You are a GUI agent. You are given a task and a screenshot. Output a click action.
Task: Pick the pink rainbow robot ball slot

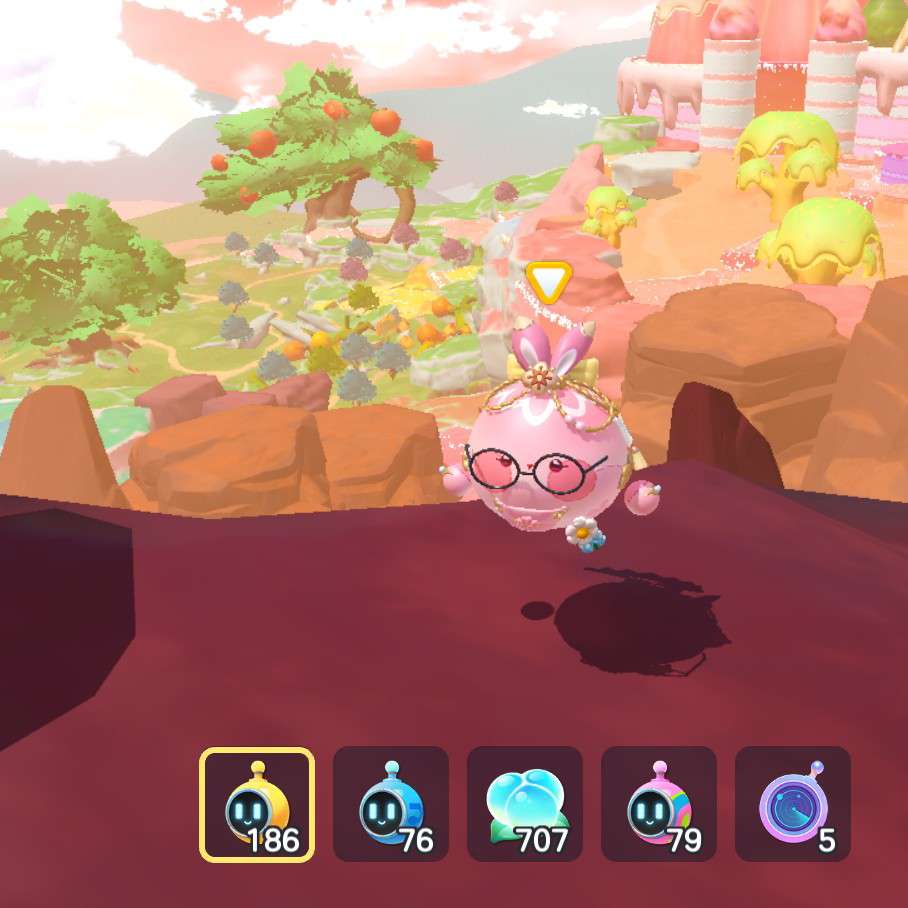(x=659, y=804)
